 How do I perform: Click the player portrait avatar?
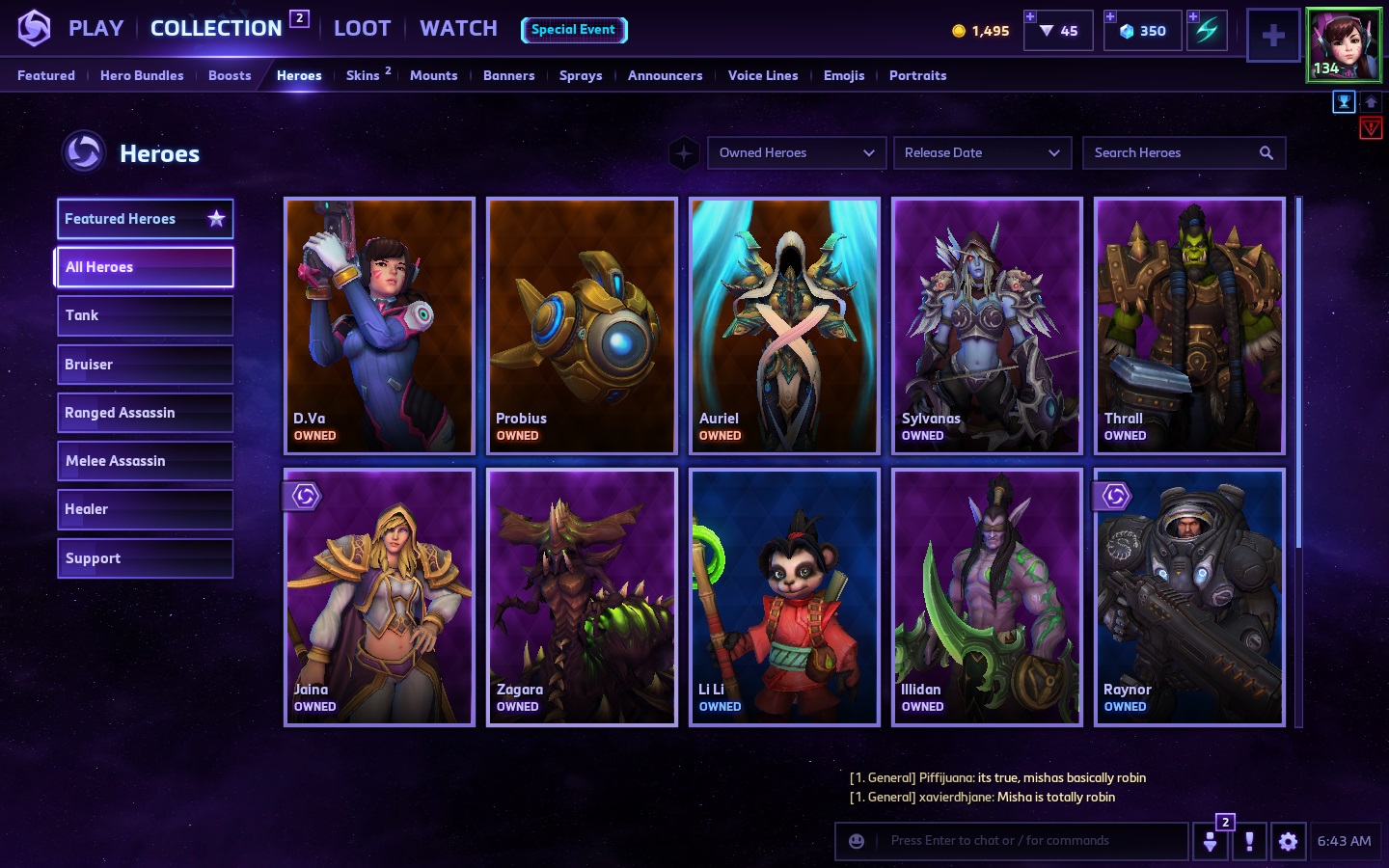tap(1344, 44)
